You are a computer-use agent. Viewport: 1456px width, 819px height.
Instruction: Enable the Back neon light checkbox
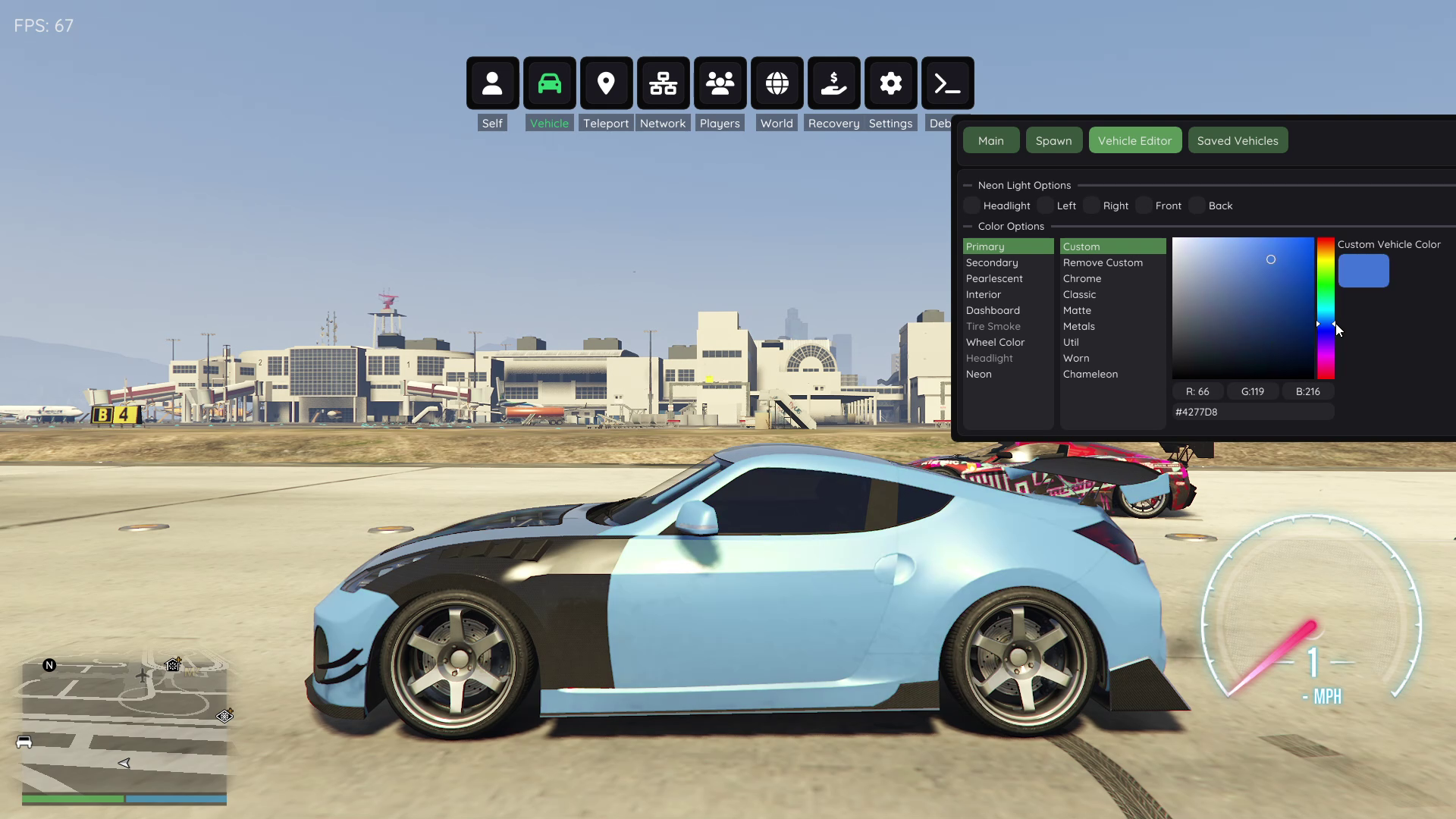[x=1197, y=206]
